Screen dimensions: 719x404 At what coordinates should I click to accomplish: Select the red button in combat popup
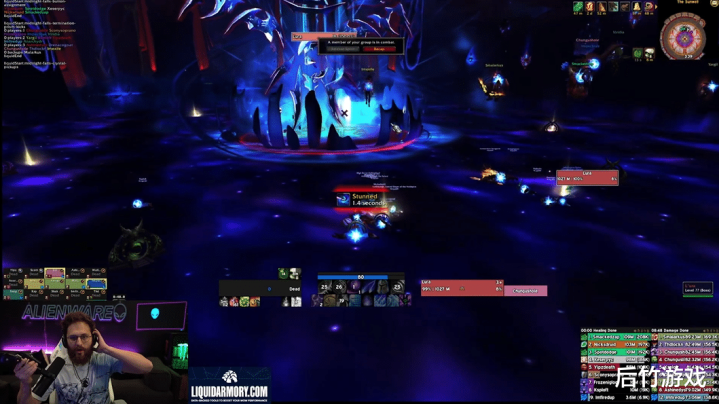[381, 49]
